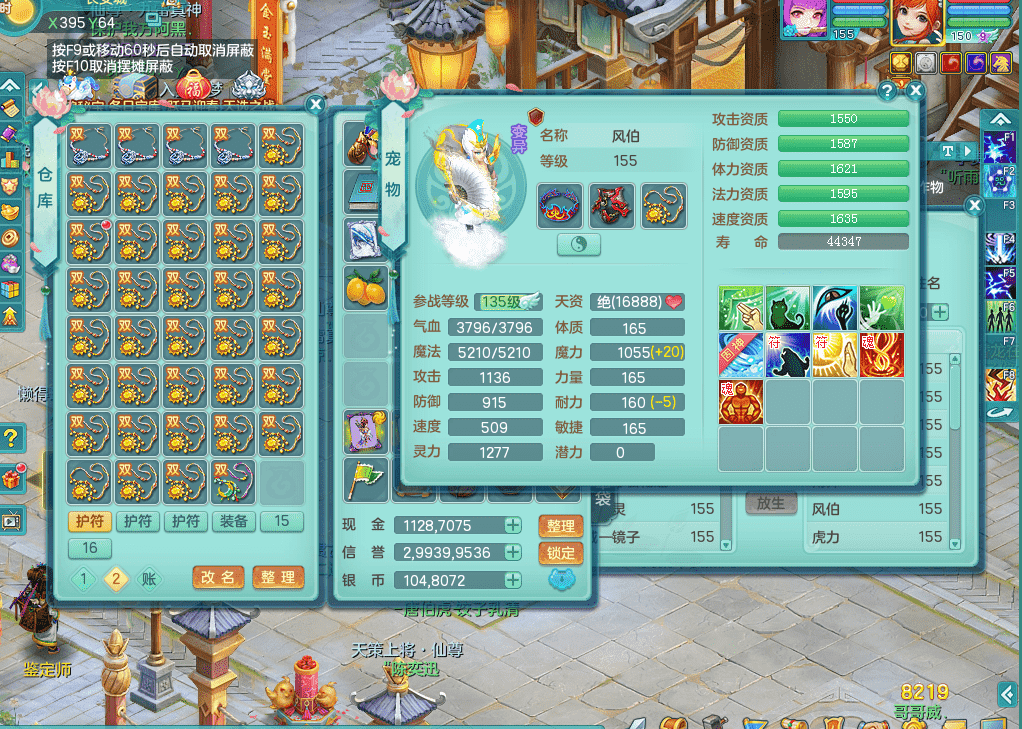
Task: Click the 改名 rename button
Action: pos(218,578)
